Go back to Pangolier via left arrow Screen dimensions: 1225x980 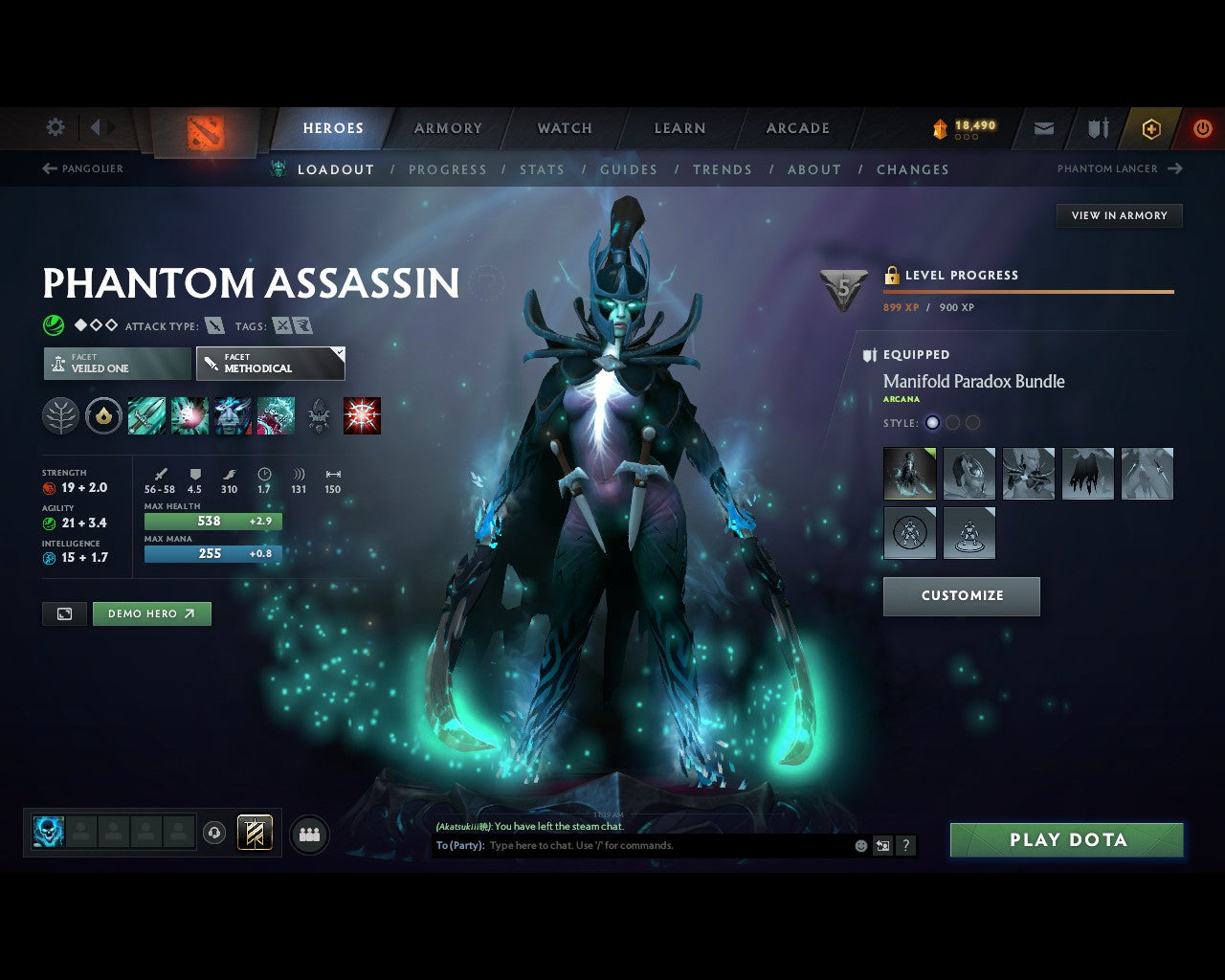pyautogui.click(x=48, y=168)
